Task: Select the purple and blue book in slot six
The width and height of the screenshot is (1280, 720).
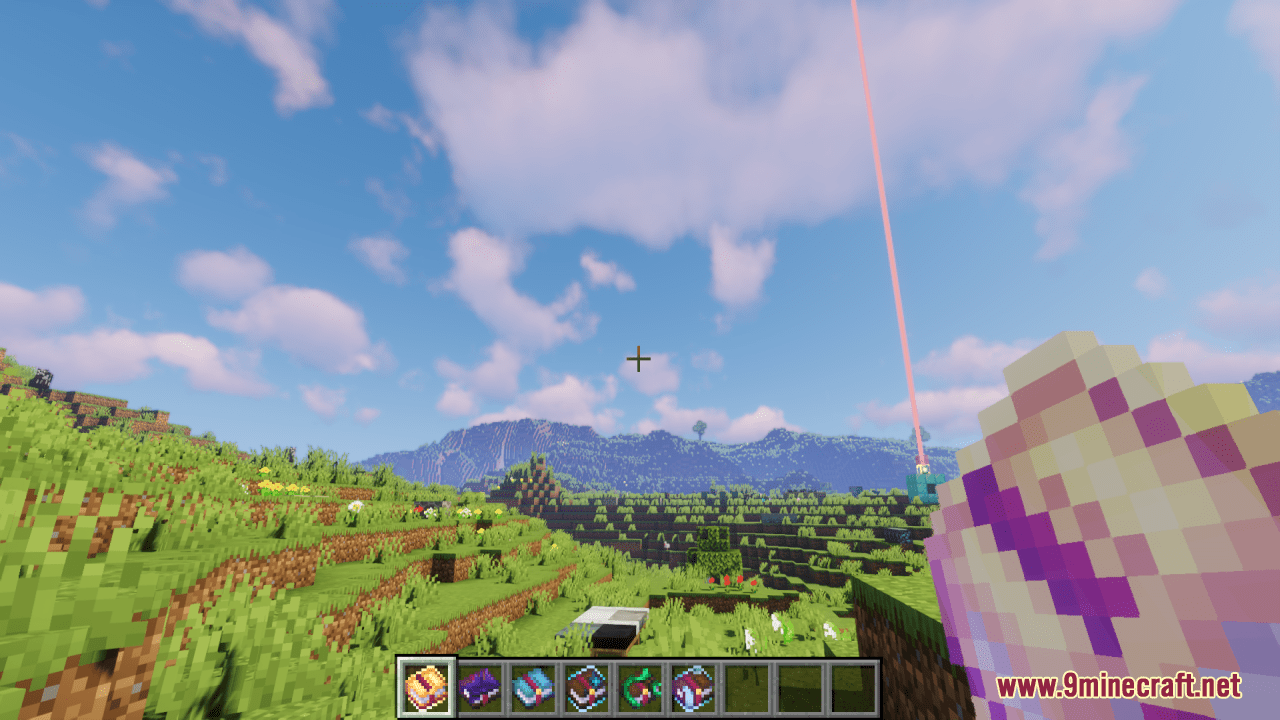Action: coord(690,683)
